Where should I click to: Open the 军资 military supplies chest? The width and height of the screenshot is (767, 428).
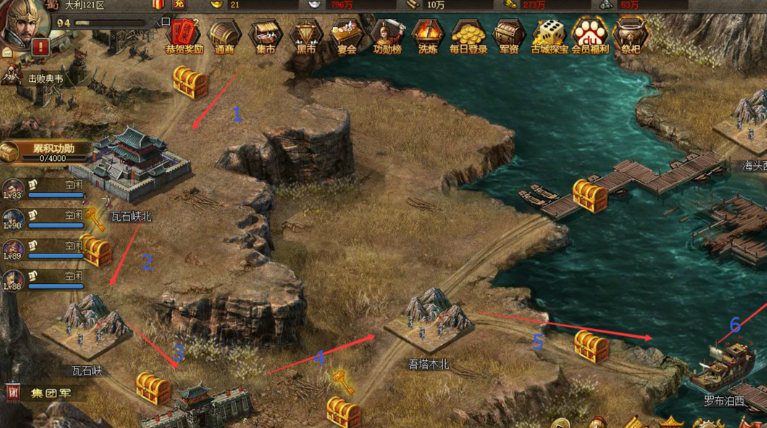[509, 34]
